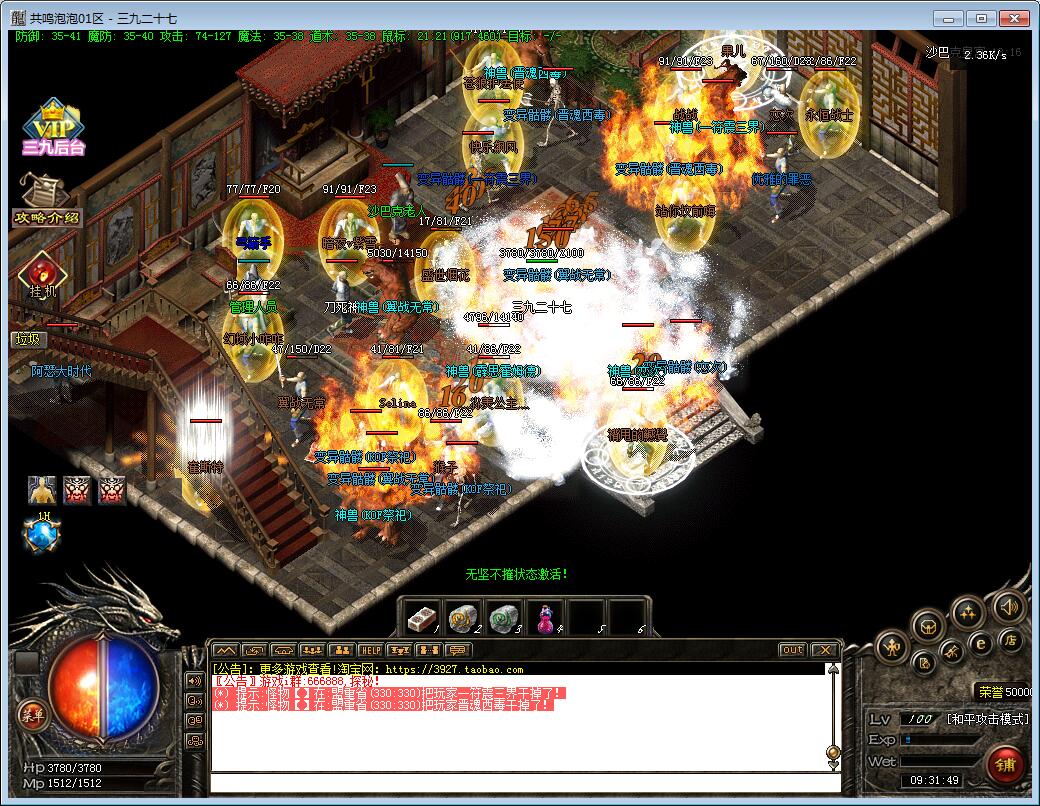
Task: Click the HELP button on the chat toolbar
Action: 371,650
